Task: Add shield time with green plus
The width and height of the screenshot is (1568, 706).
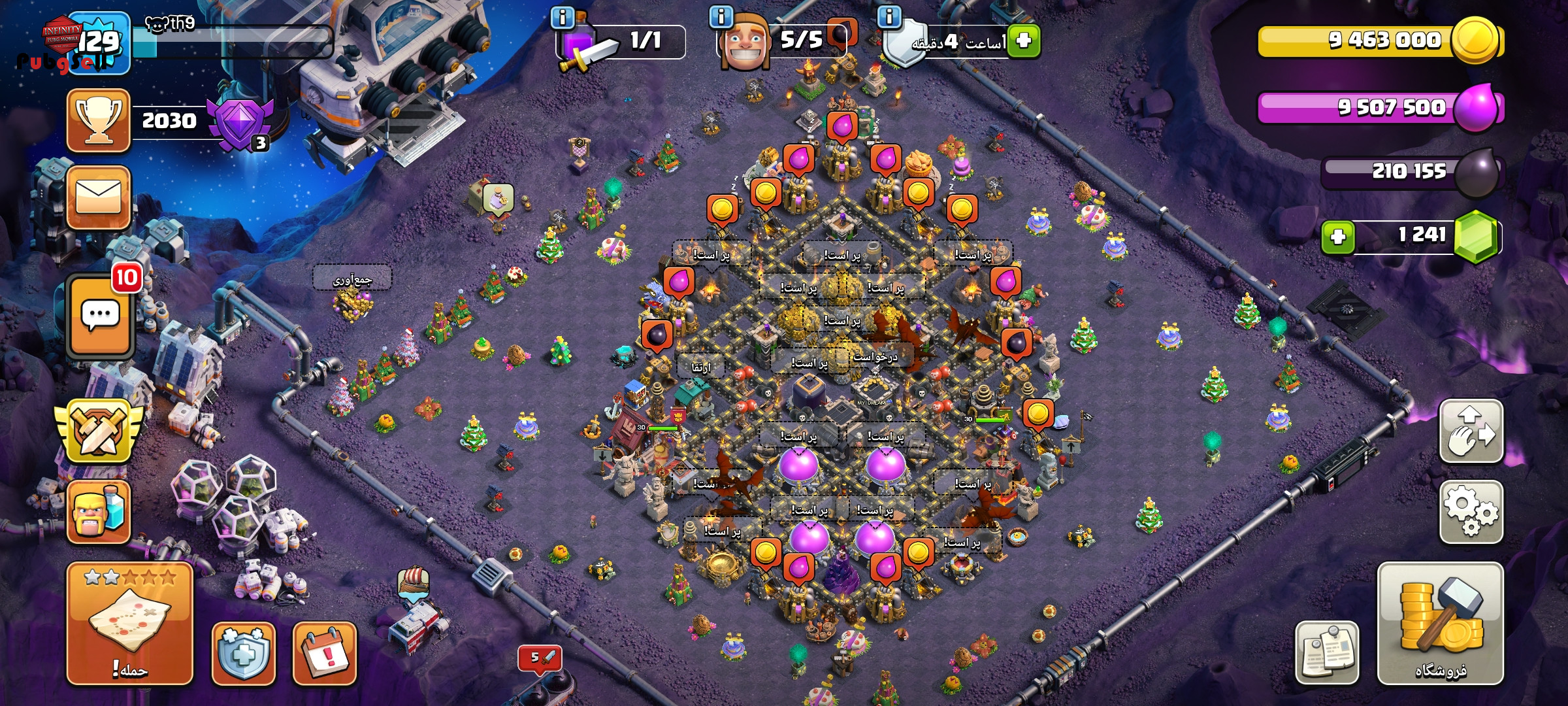Action: [x=1023, y=41]
